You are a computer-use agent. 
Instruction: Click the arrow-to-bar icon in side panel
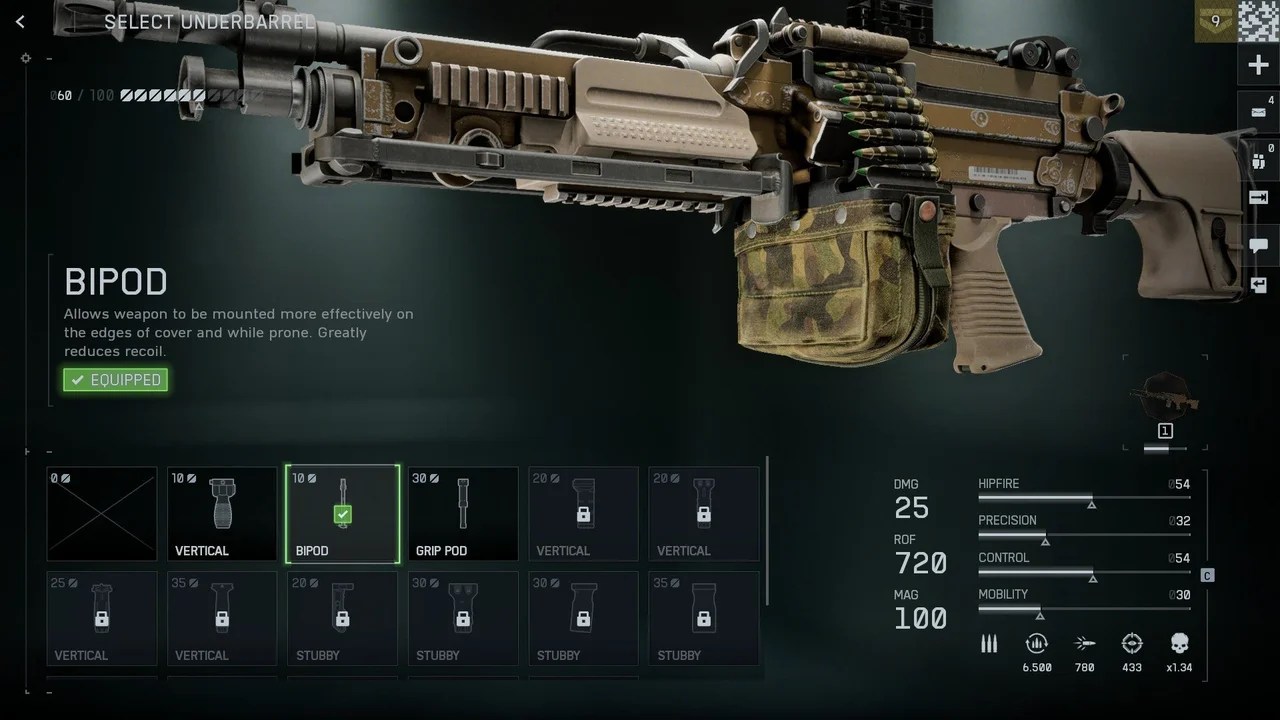1259,198
